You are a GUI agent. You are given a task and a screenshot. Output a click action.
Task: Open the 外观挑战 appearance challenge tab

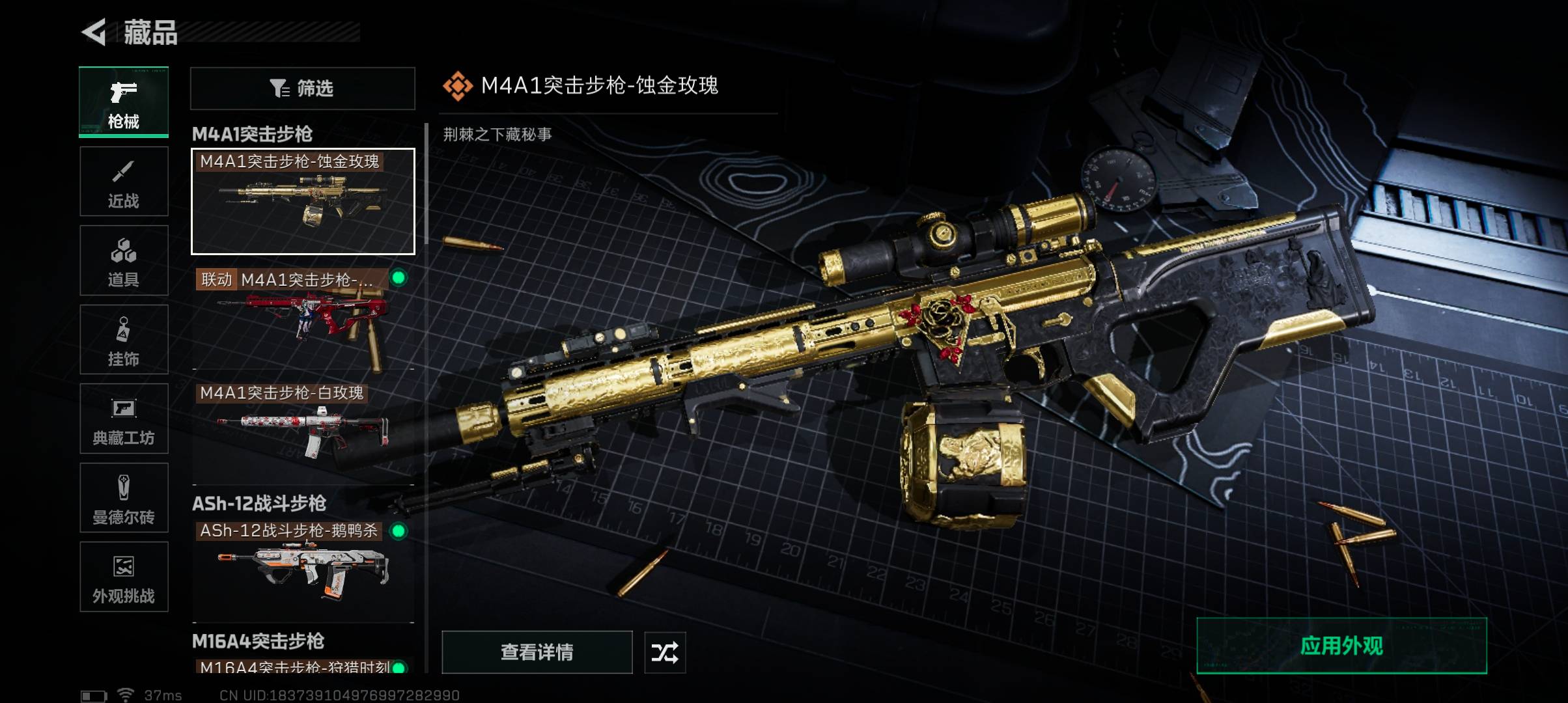click(x=124, y=577)
